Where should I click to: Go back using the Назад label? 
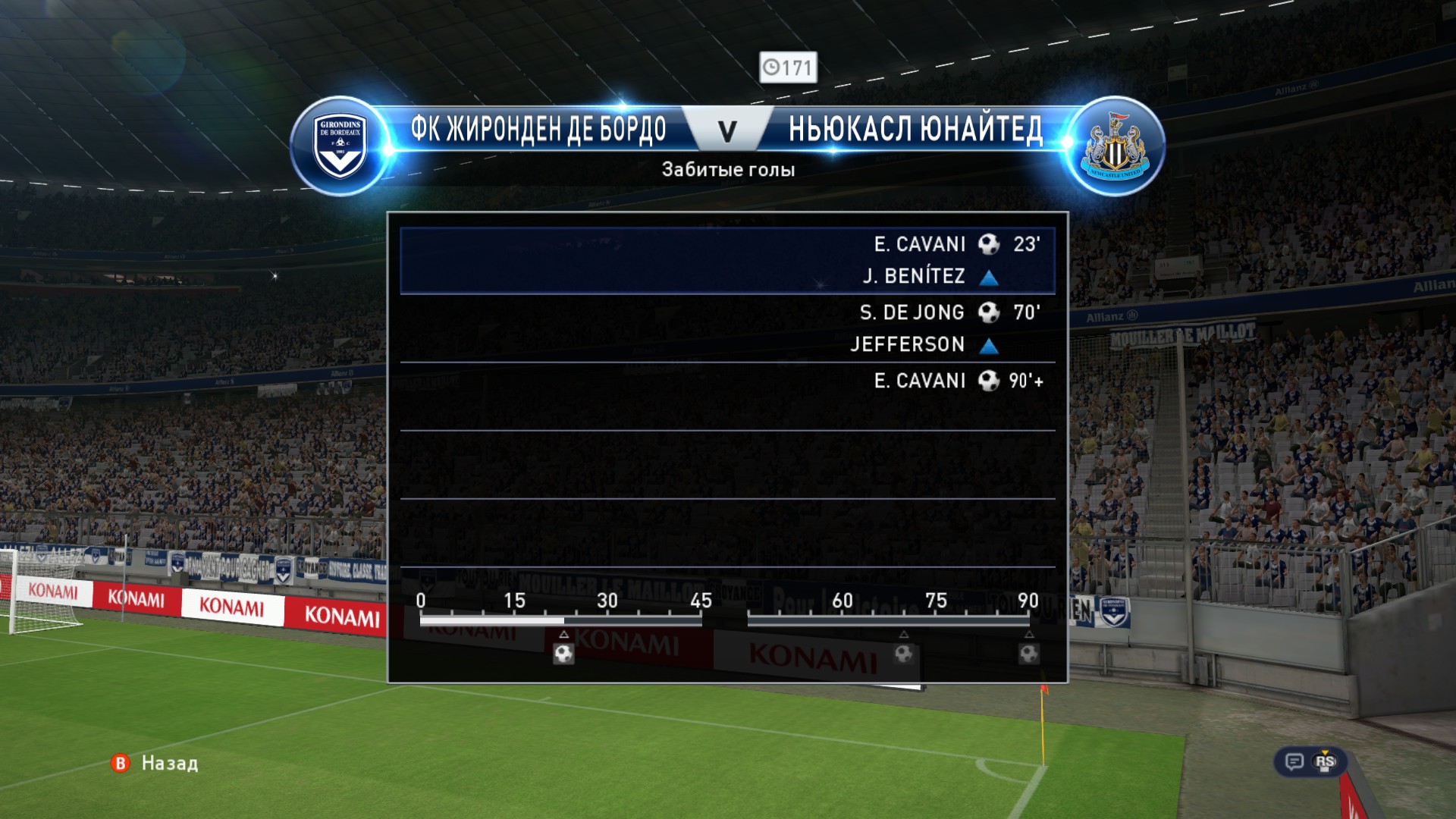pos(169,763)
